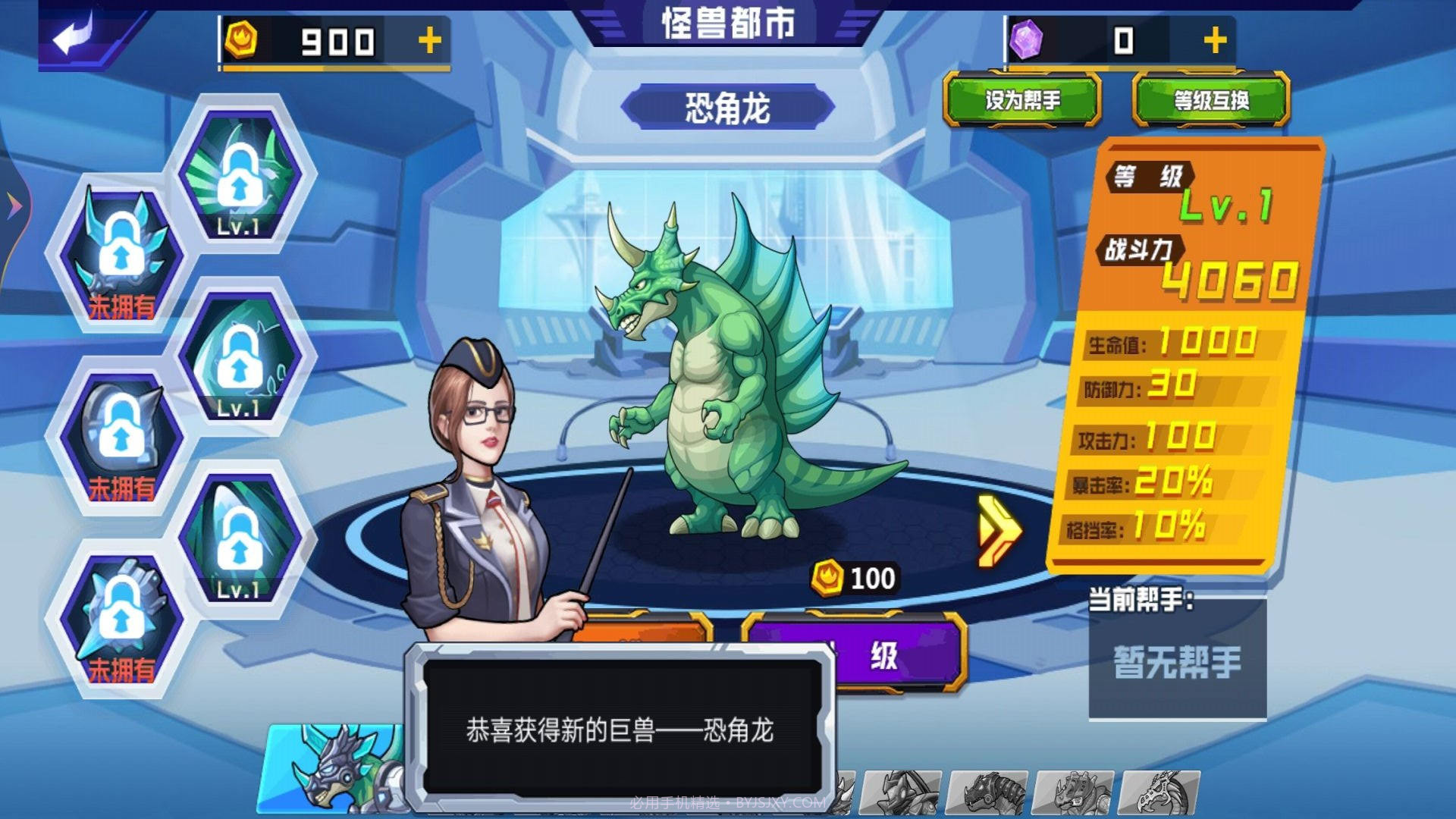Click the yellow right arrow beside the stats panel
The width and height of the screenshot is (1456, 819).
point(999,531)
